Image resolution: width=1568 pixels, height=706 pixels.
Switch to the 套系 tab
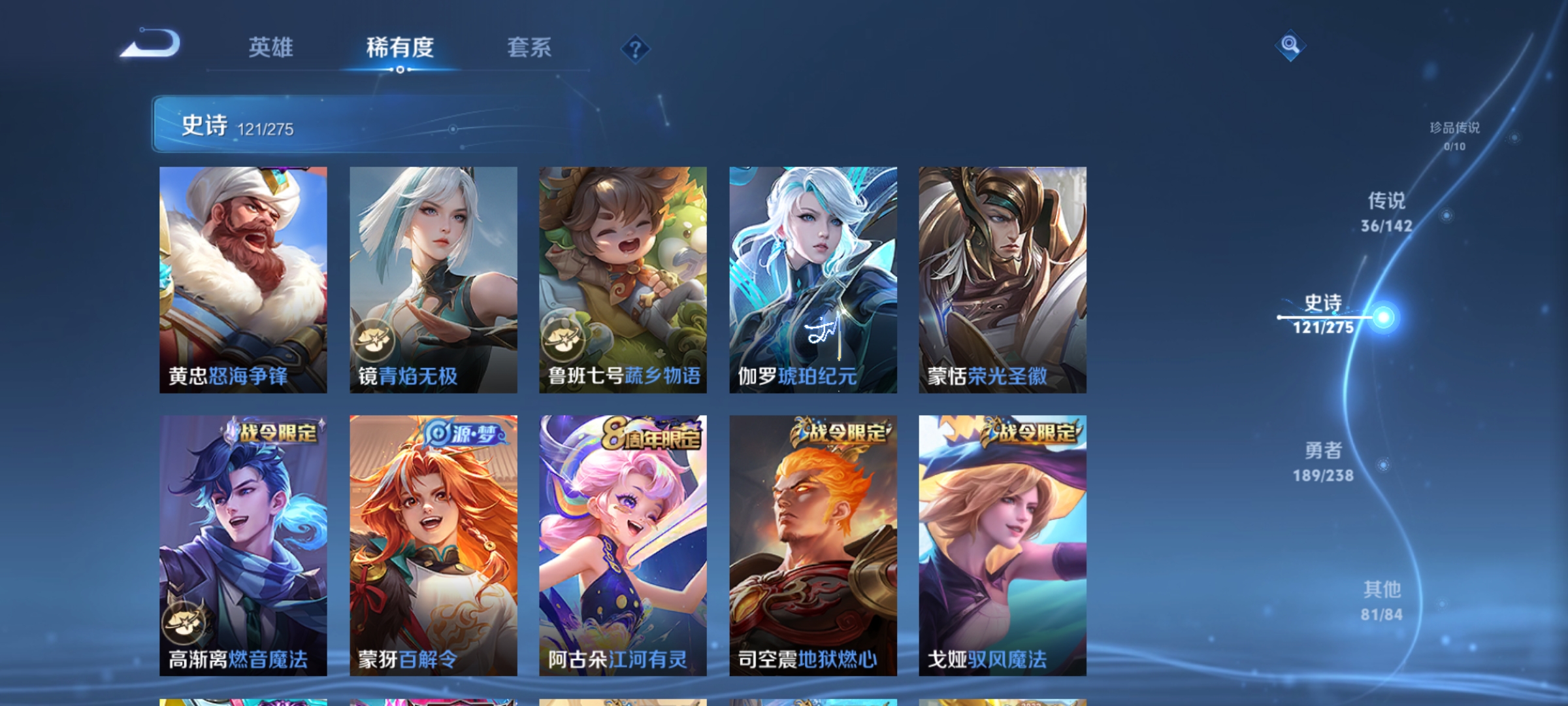[529, 48]
